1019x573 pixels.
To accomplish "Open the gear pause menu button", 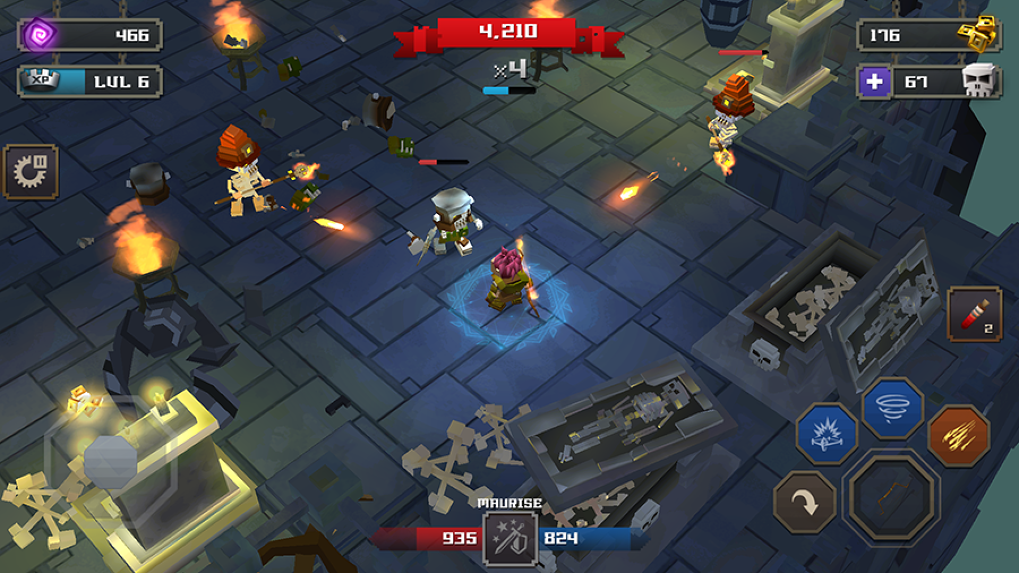I will pyautogui.click(x=30, y=172).
